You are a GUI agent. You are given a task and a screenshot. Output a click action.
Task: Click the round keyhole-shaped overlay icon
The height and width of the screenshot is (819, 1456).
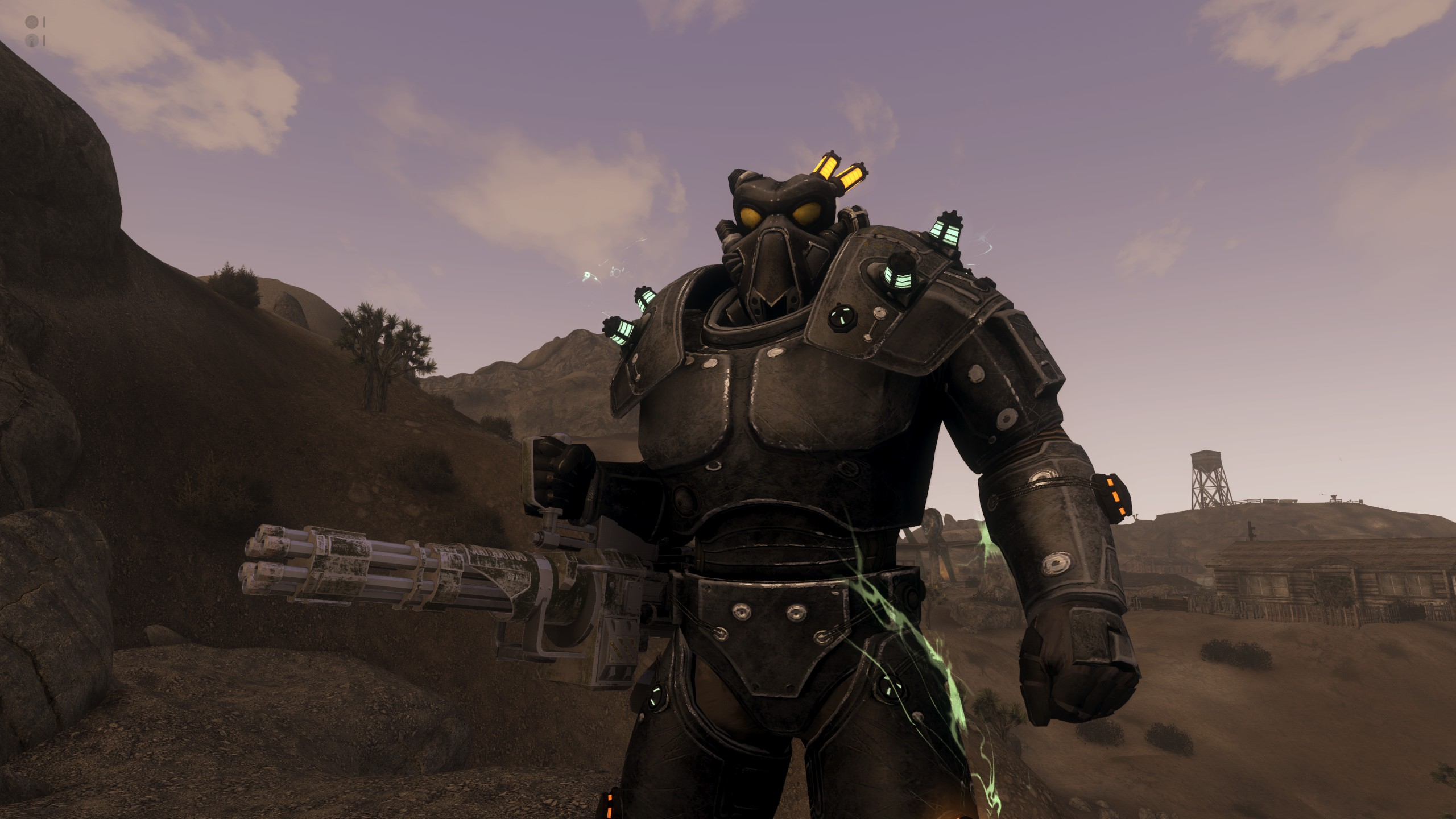tap(33, 40)
